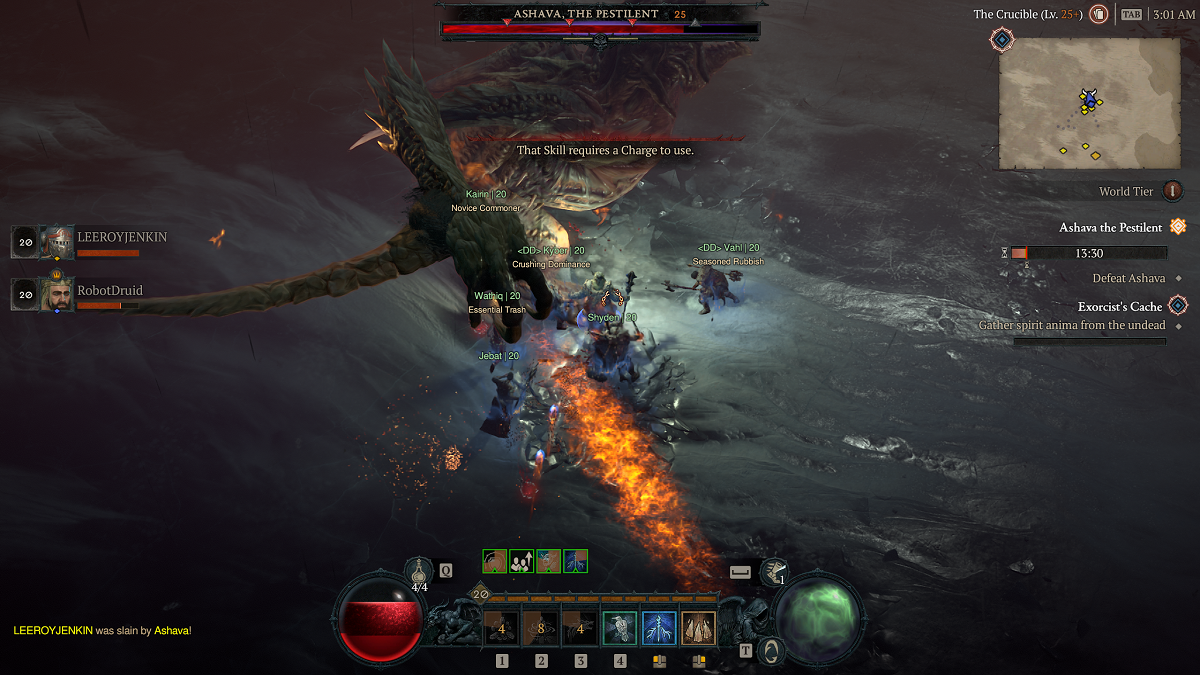Activate the raven skill in slot 4
The height and width of the screenshot is (675, 1200).
[x=620, y=628]
